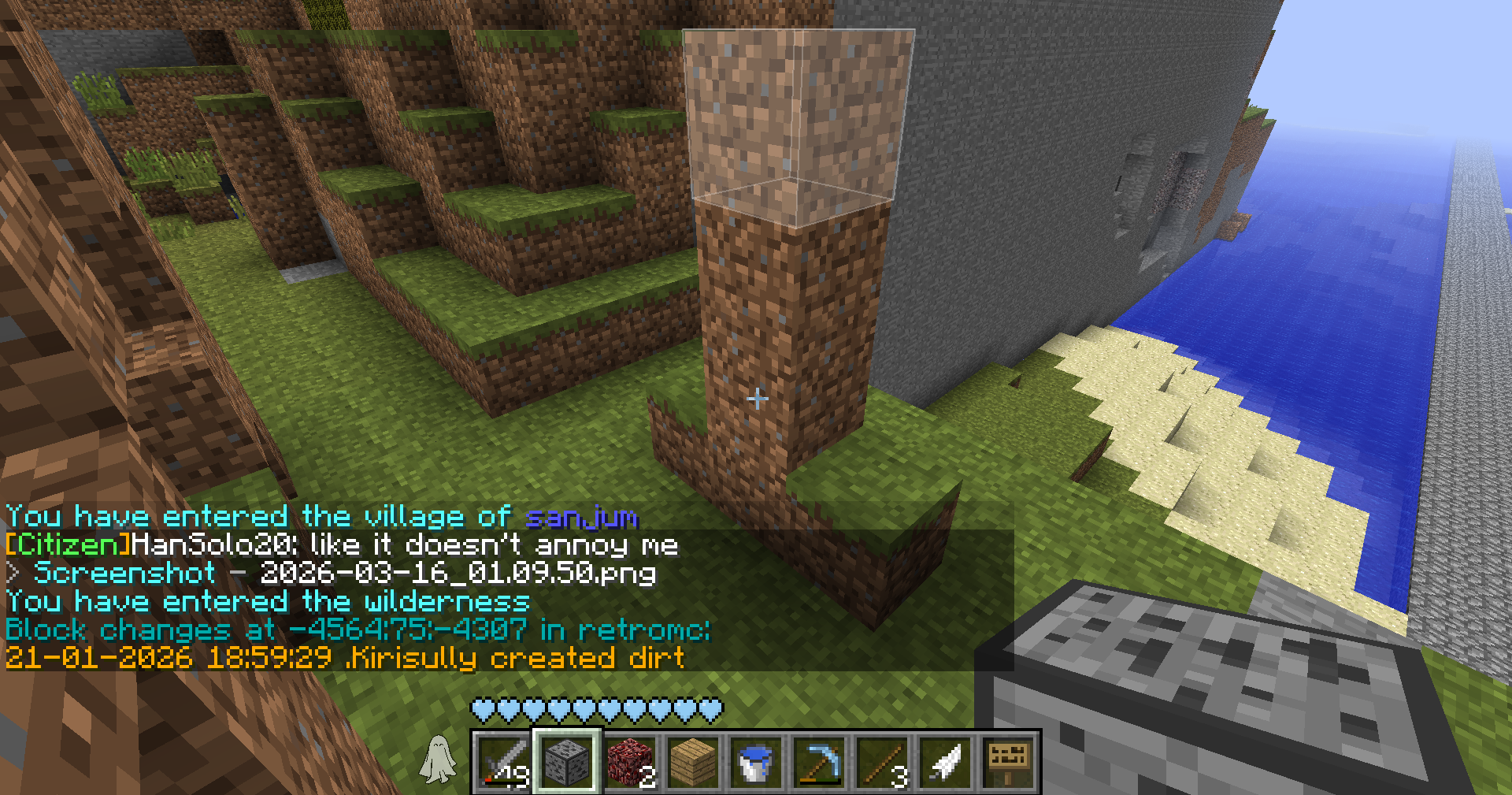
Task: Choose the highlighted gray stone block slot
Action: [568, 762]
